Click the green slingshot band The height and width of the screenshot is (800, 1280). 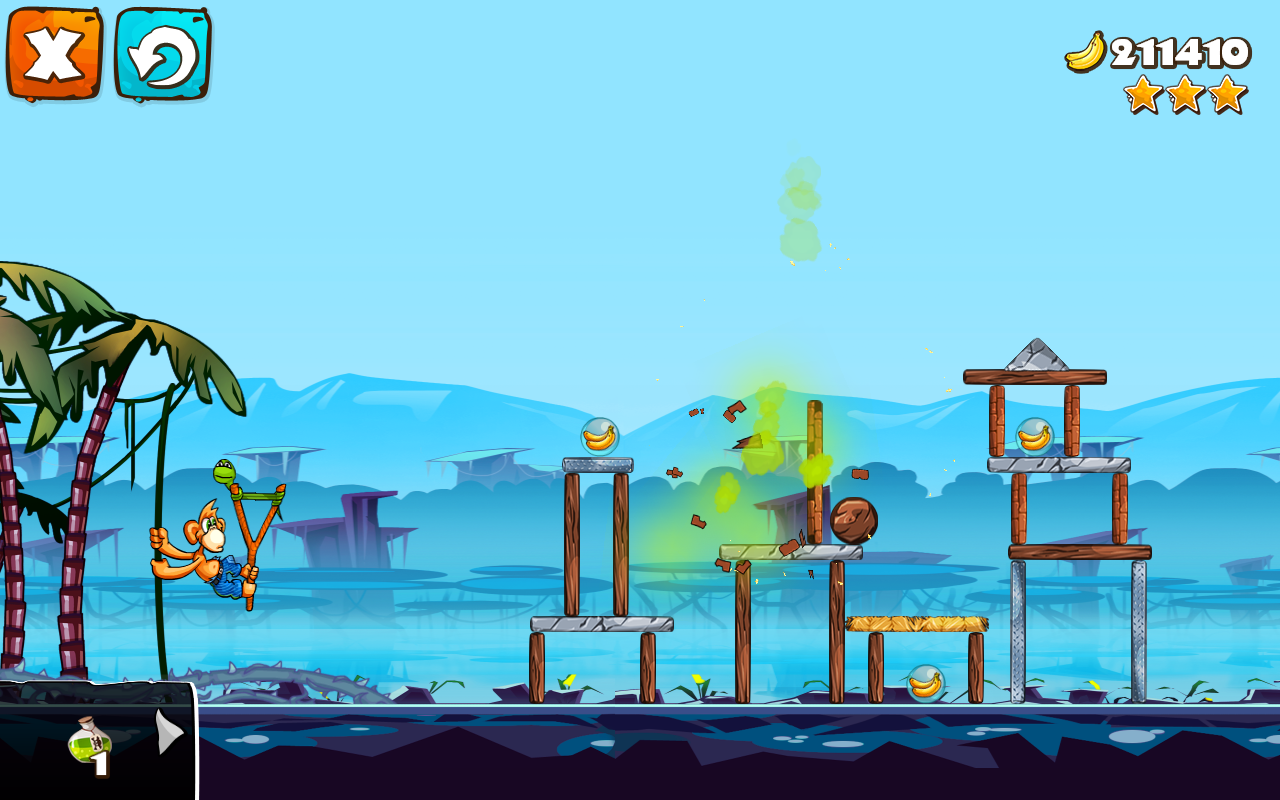[x=255, y=495]
